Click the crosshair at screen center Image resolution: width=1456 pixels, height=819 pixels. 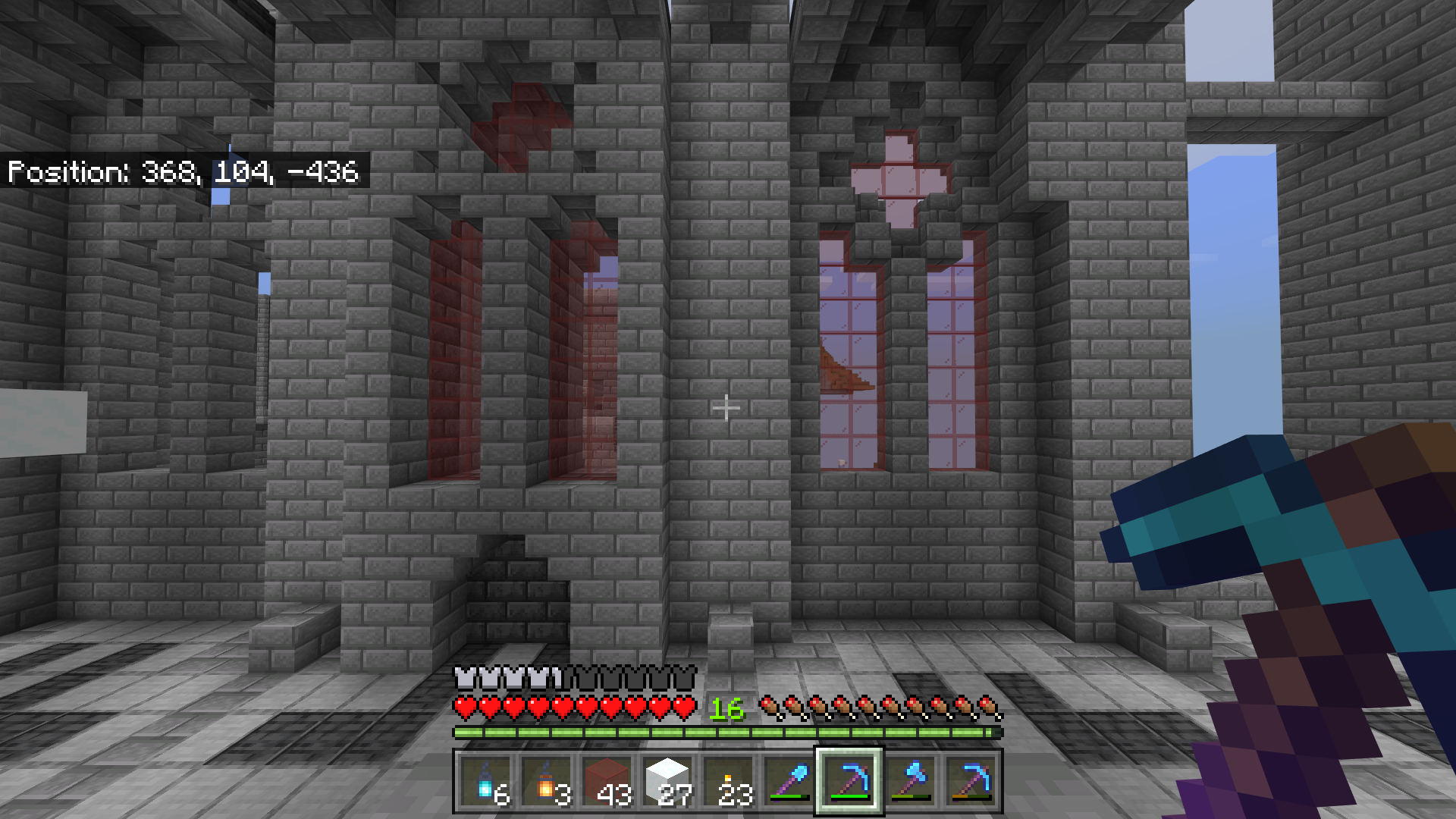727,408
